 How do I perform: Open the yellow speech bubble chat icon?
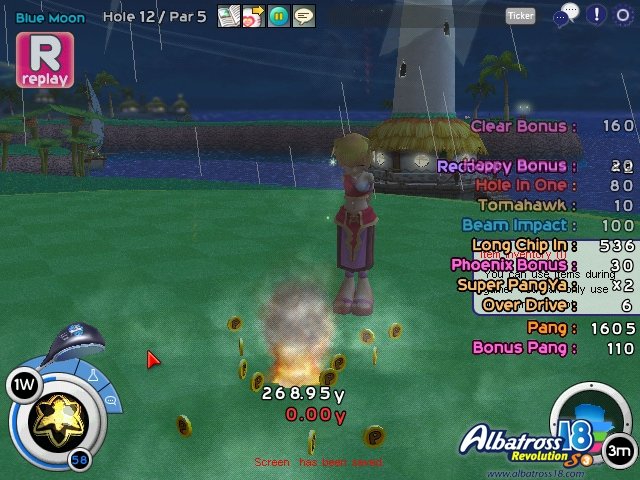coord(303,16)
